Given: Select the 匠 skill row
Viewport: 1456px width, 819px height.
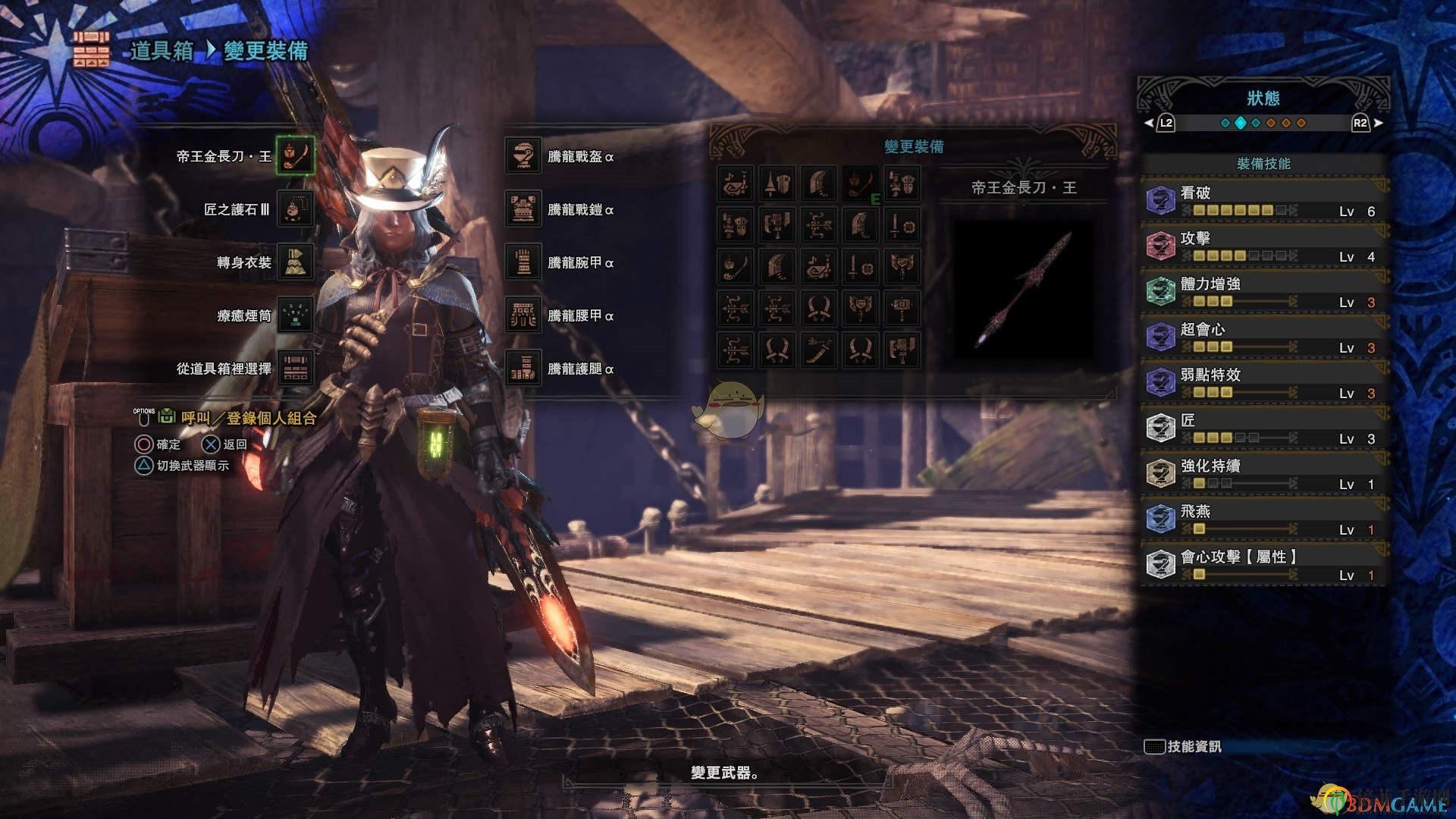Looking at the screenshot, I should click(x=1263, y=428).
